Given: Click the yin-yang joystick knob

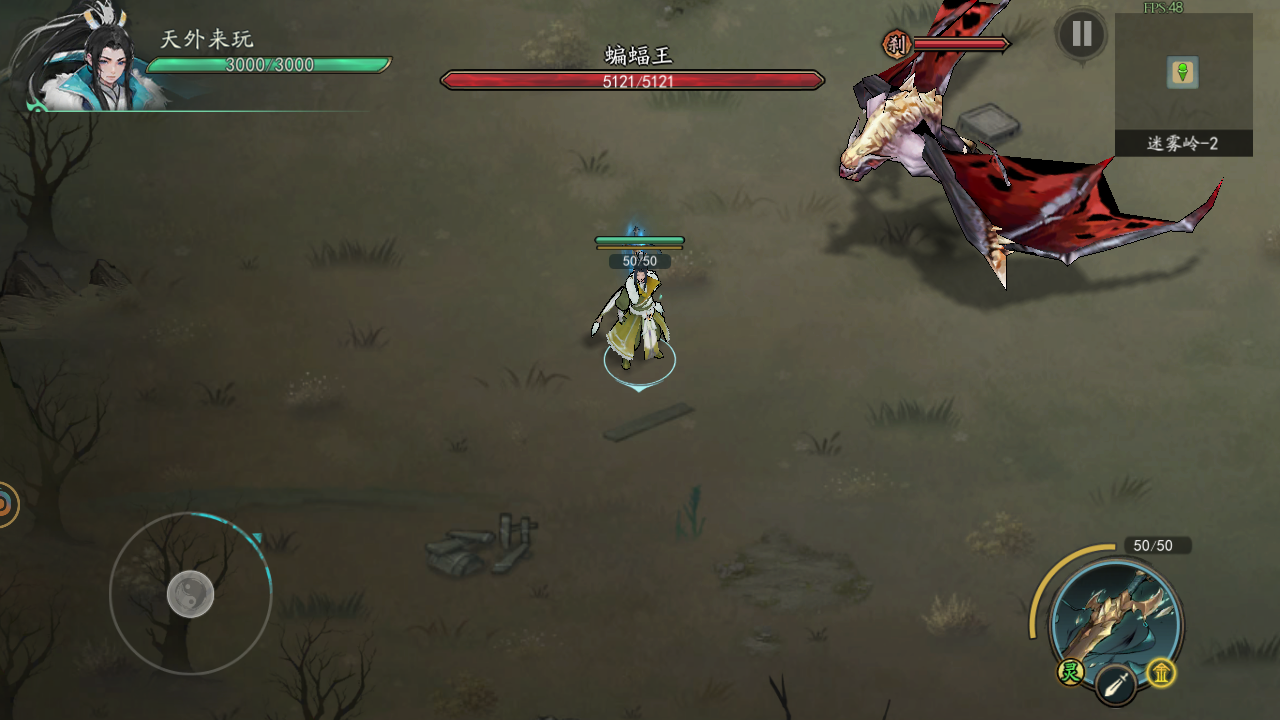Looking at the screenshot, I should 190,594.
